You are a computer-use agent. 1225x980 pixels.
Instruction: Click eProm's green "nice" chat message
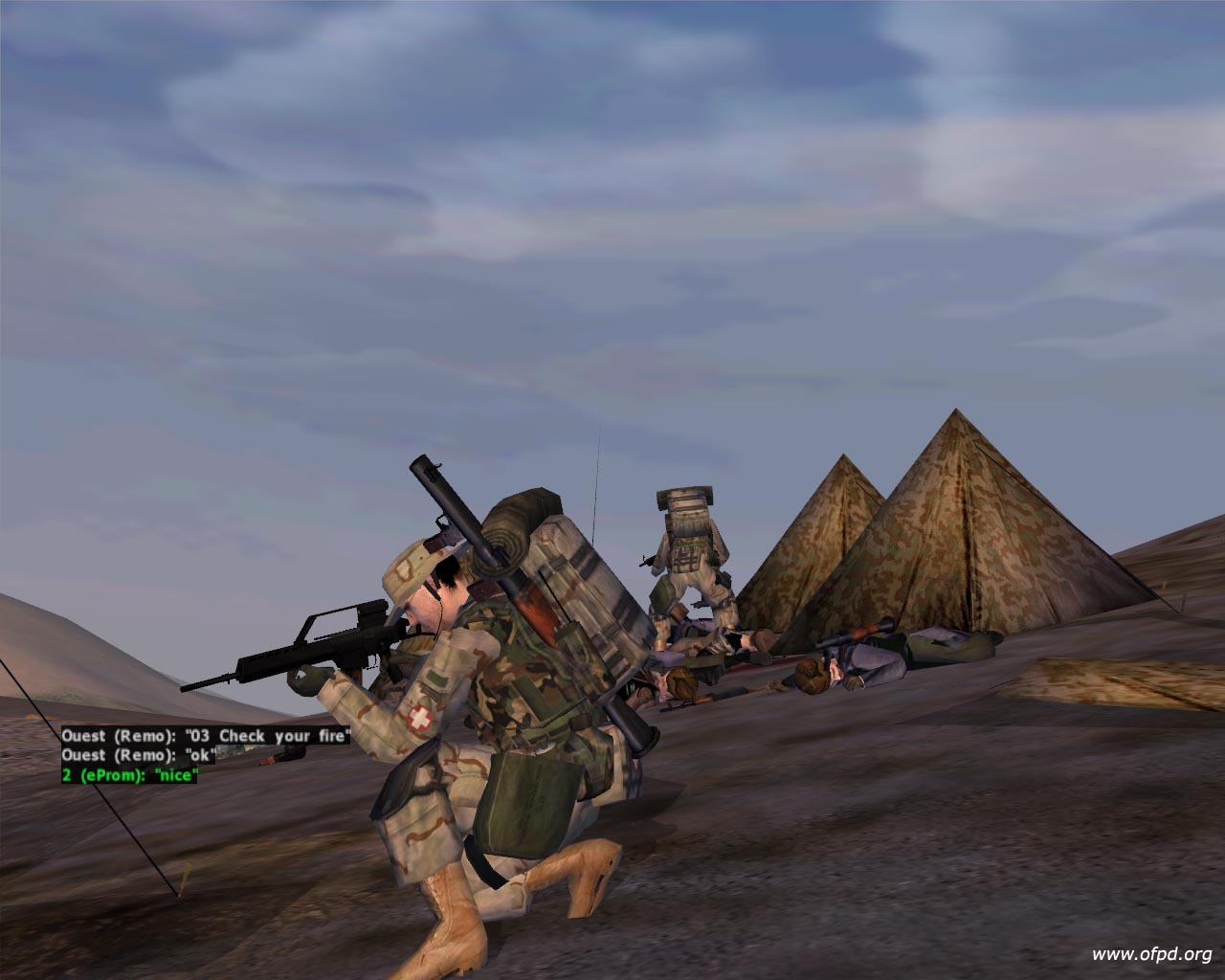(x=129, y=775)
